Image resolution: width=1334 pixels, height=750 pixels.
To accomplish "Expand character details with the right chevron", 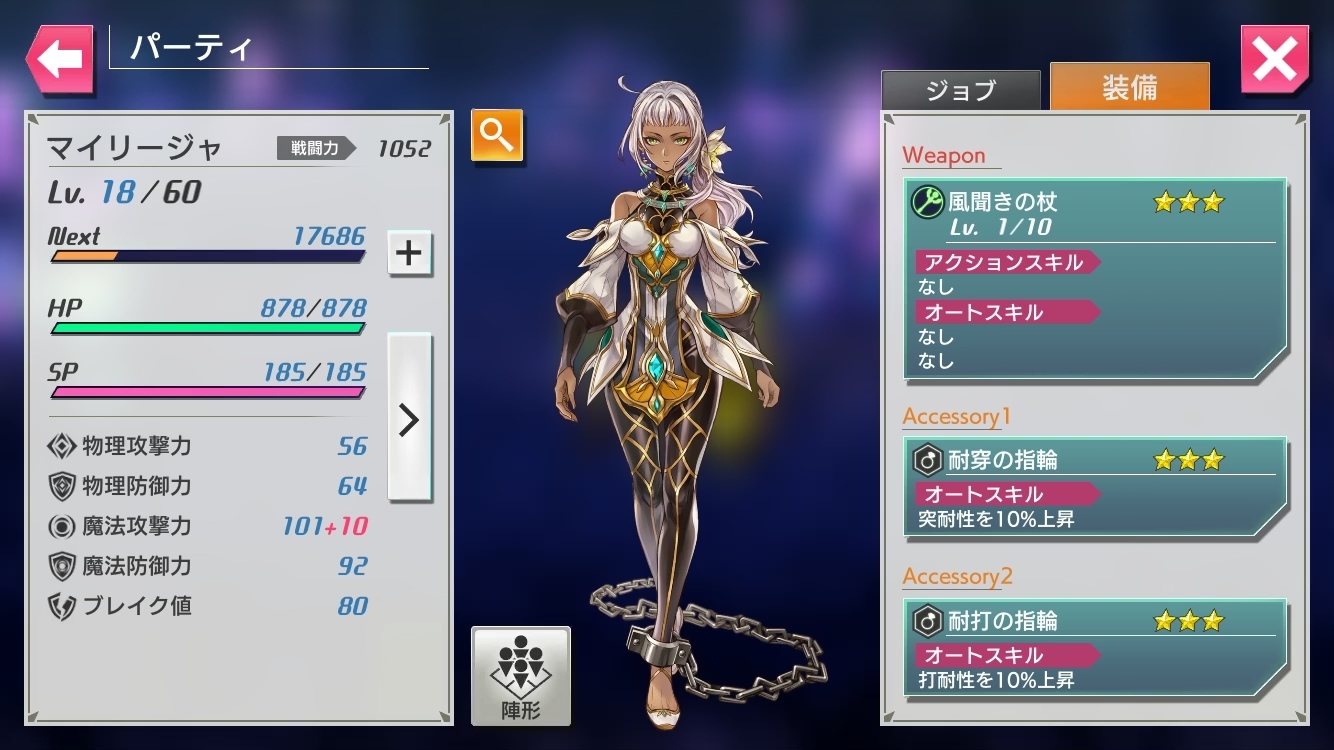I will point(409,422).
